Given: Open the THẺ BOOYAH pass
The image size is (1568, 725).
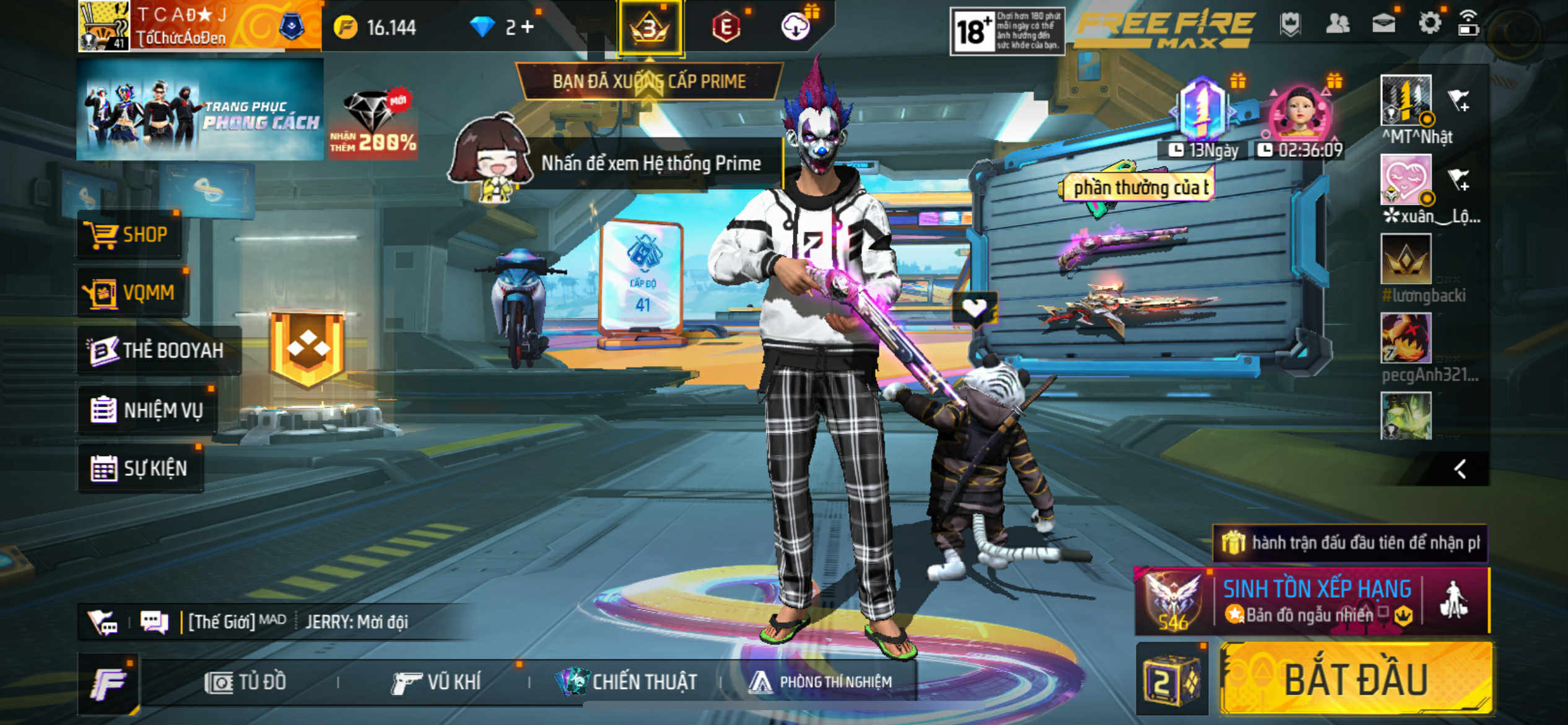Looking at the screenshot, I should [159, 350].
